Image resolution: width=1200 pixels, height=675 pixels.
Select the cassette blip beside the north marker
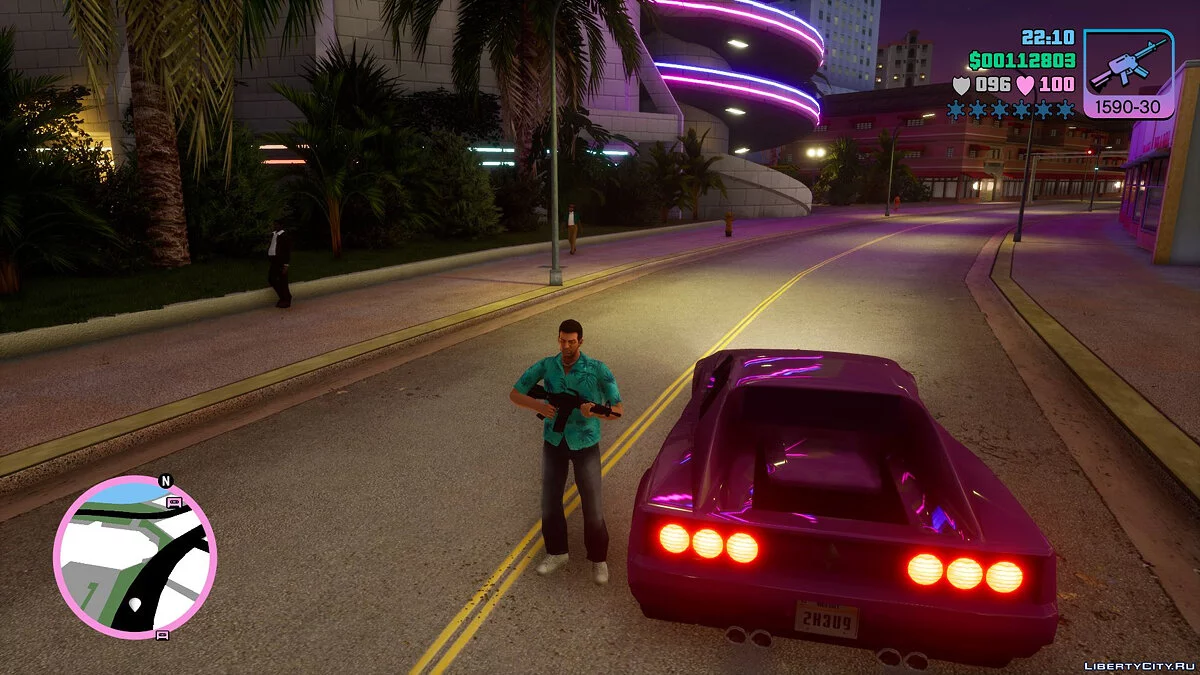click(174, 502)
